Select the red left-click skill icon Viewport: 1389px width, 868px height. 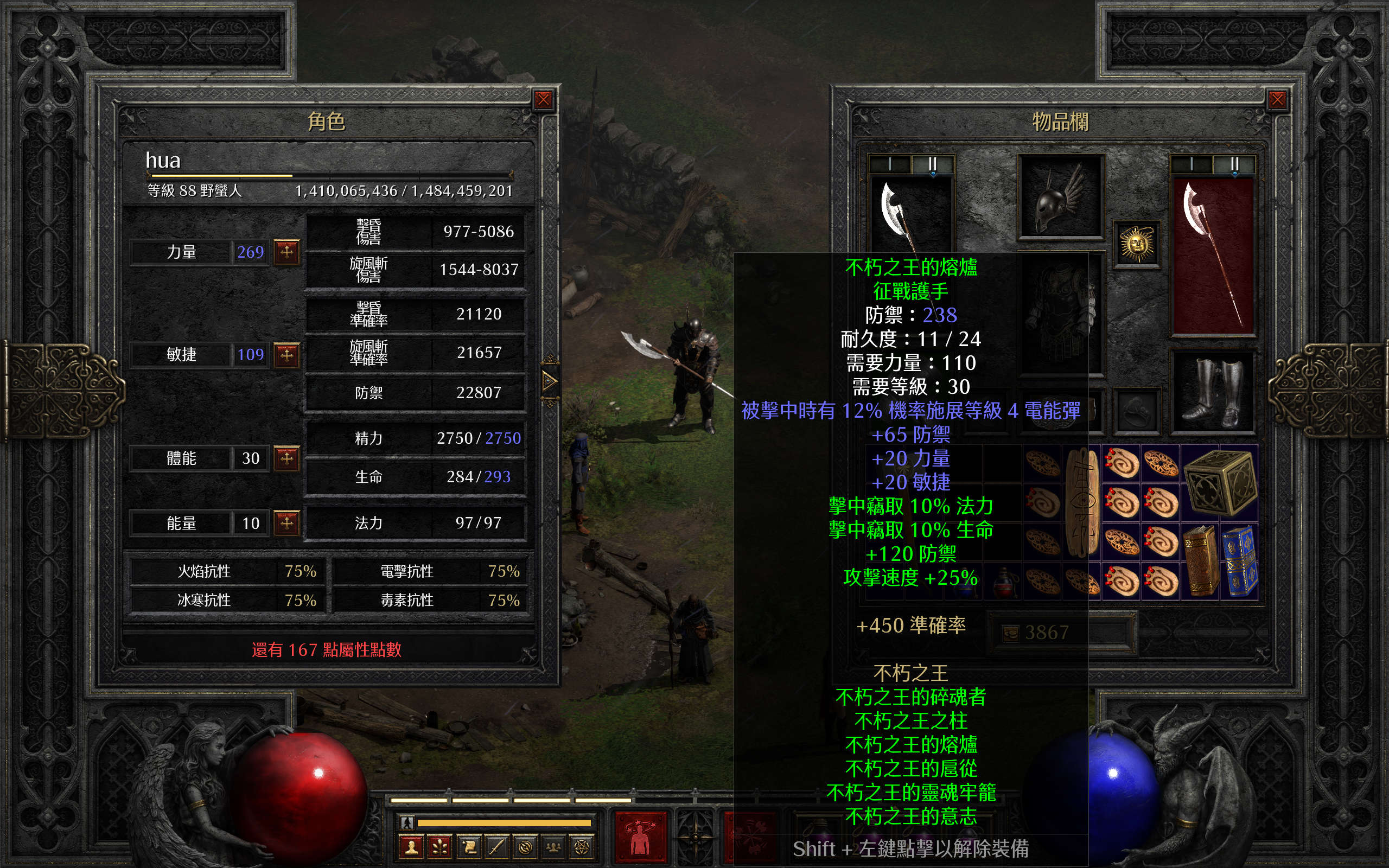[641, 837]
